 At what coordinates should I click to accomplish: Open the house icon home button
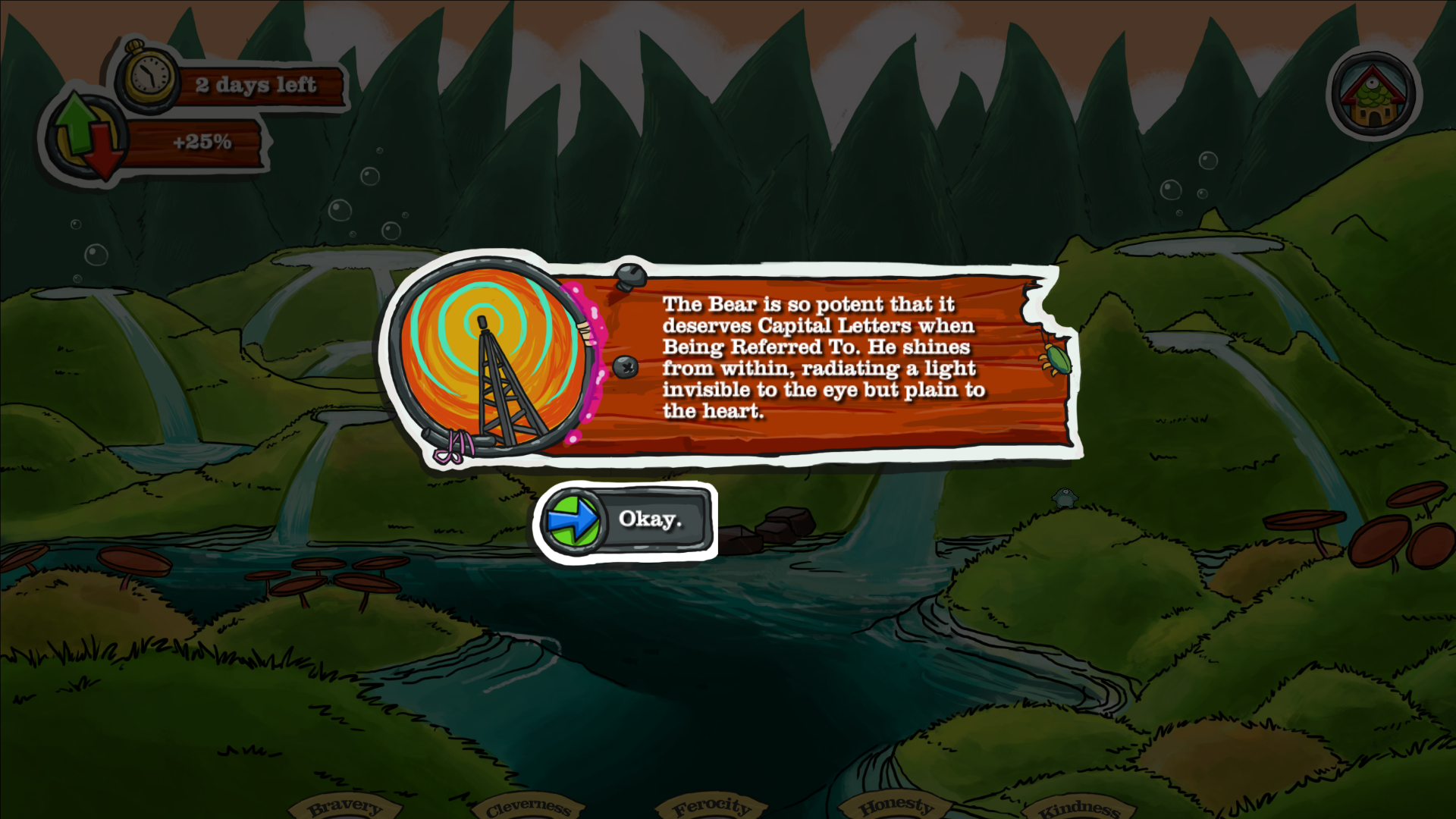point(1373,96)
